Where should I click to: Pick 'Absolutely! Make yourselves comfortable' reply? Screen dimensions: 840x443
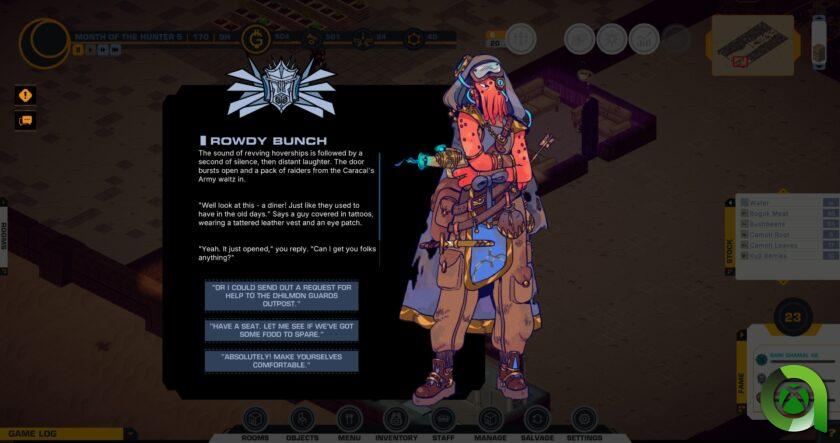tap(281, 361)
